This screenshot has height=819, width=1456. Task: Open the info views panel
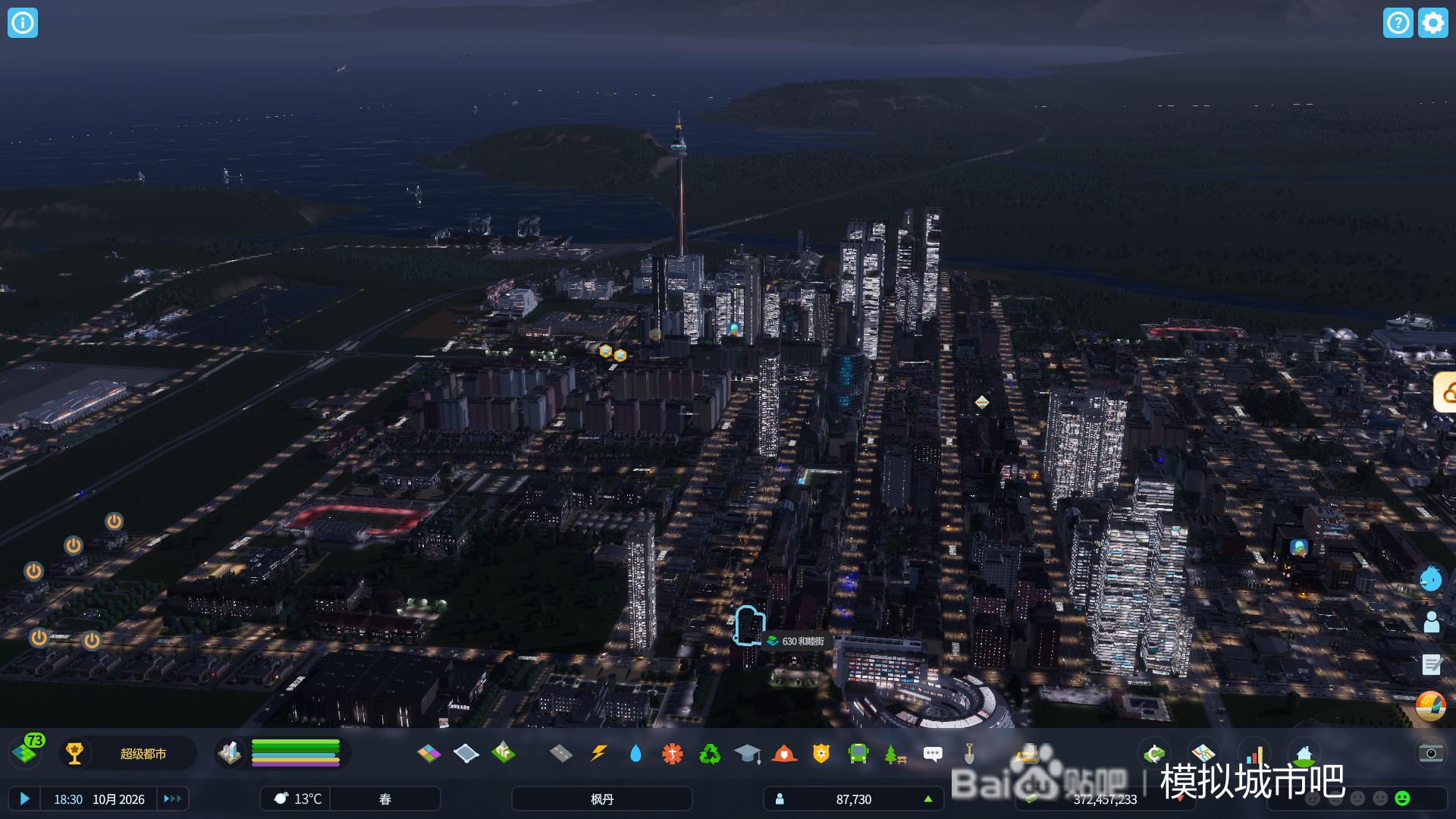click(x=23, y=23)
